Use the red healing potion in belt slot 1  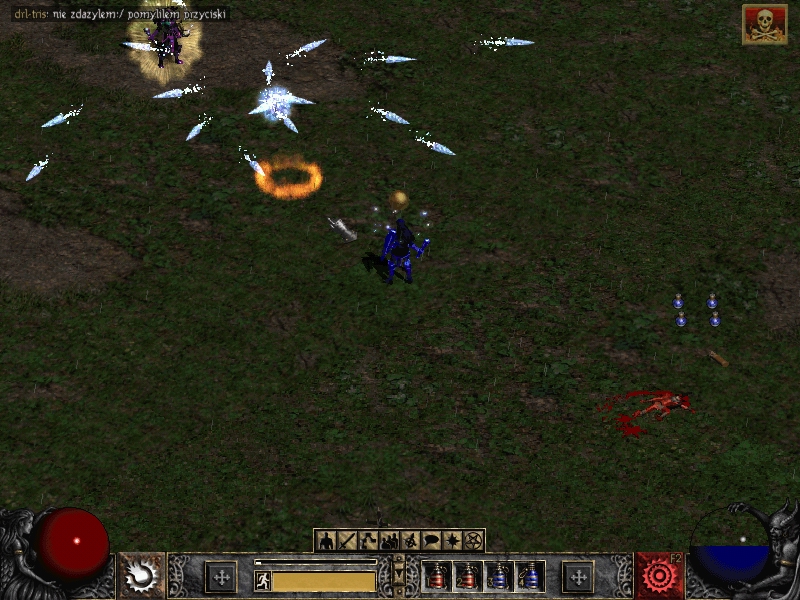pyautogui.click(x=436, y=576)
